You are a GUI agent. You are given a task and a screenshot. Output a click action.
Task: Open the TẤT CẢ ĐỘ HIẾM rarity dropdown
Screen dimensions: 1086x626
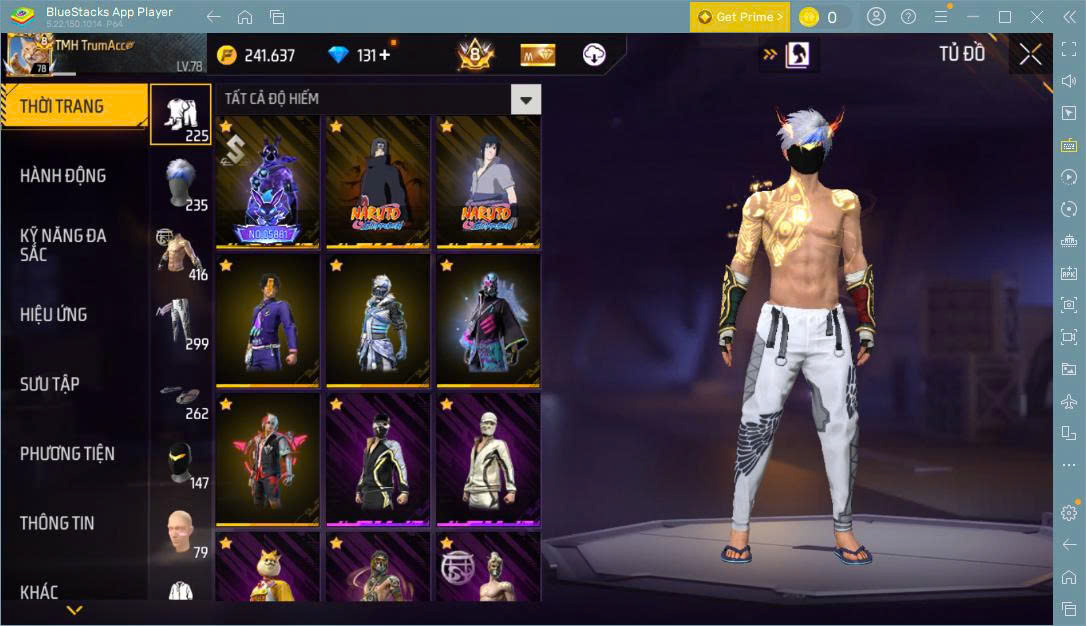(526, 98)
